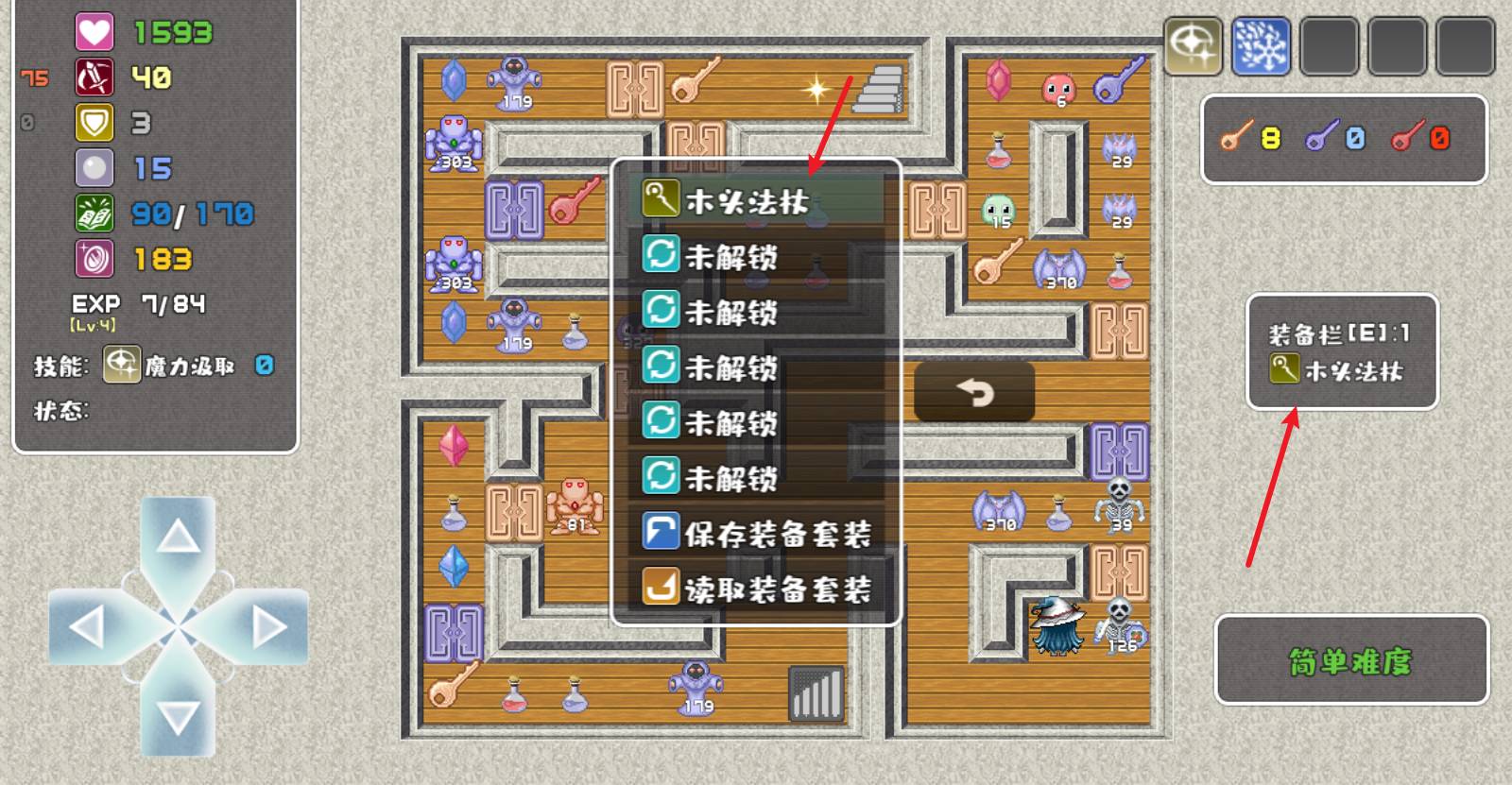This screenshot has width=1512, height=785.
Task: Click the blue key counter icon
Action: click(x=1334, y=139)
